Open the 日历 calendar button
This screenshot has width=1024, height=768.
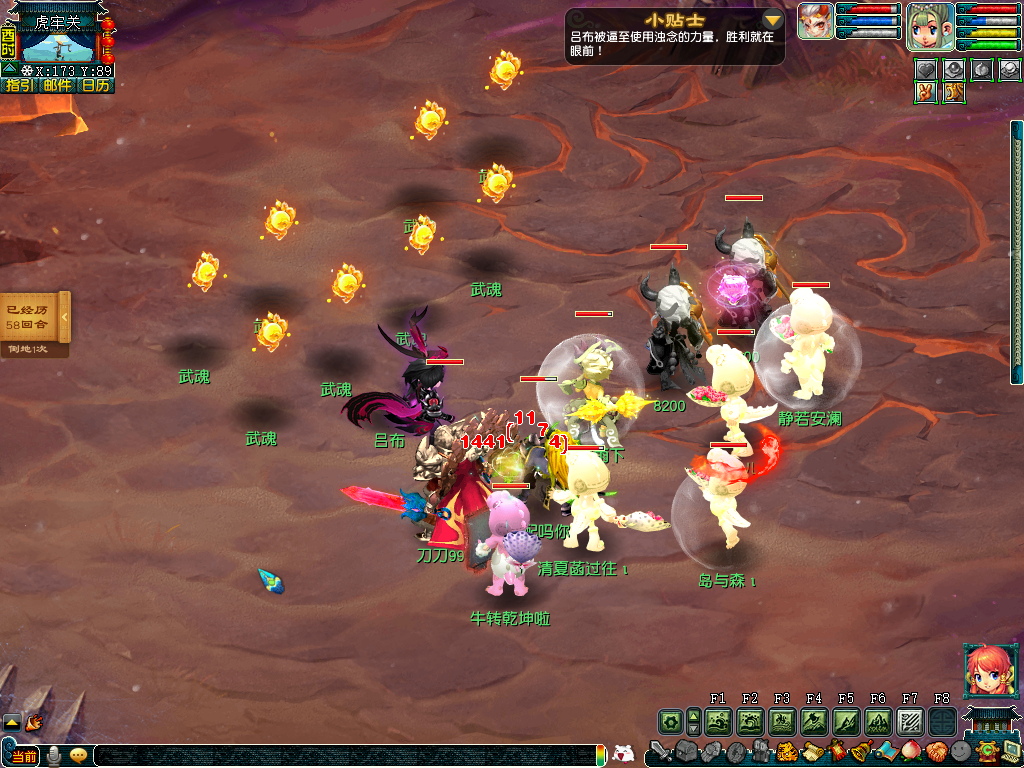tap(96, 86)
